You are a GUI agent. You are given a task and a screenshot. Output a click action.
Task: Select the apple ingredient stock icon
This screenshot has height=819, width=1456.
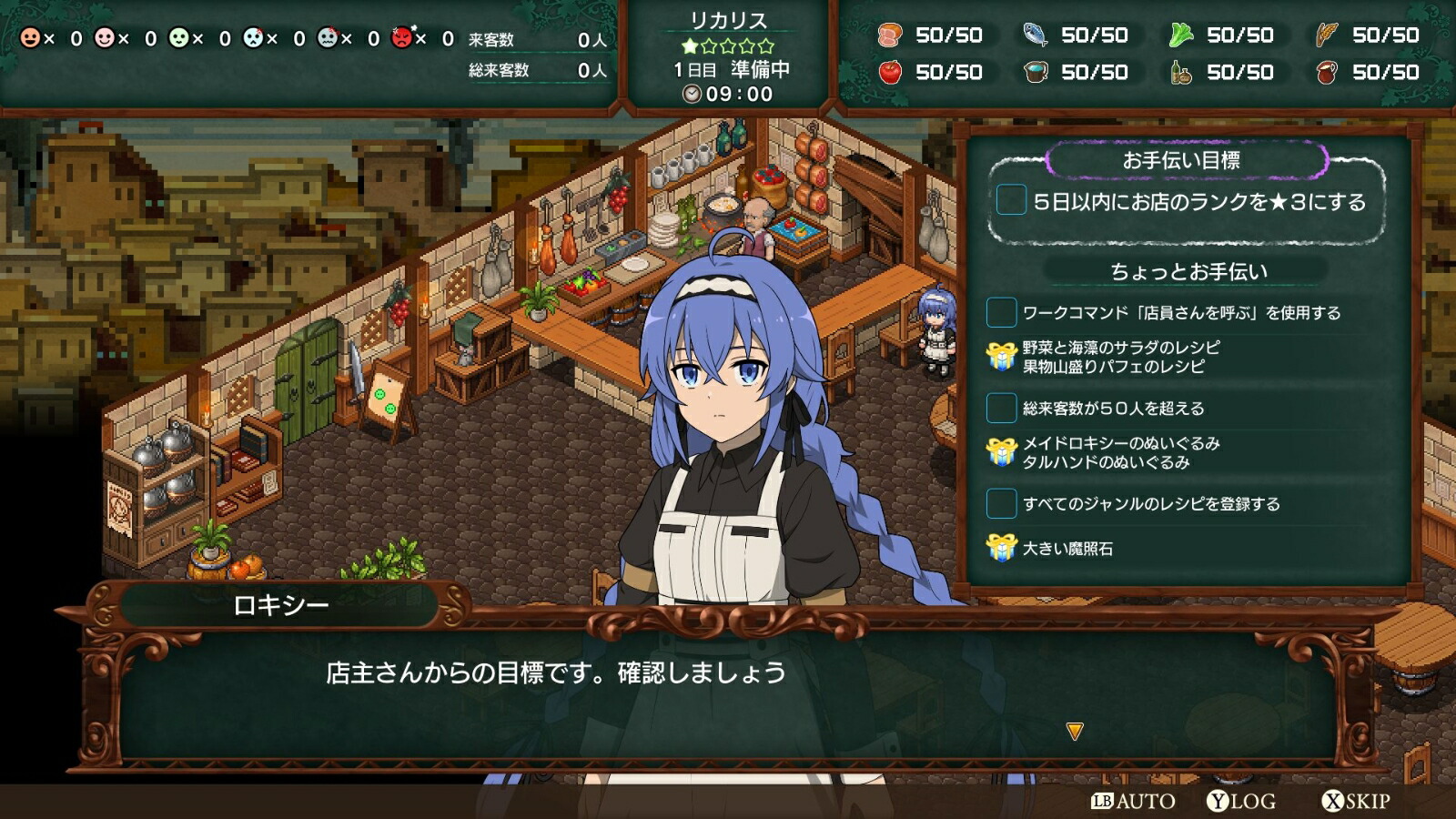pyautogui.click(x=893, y=71)
